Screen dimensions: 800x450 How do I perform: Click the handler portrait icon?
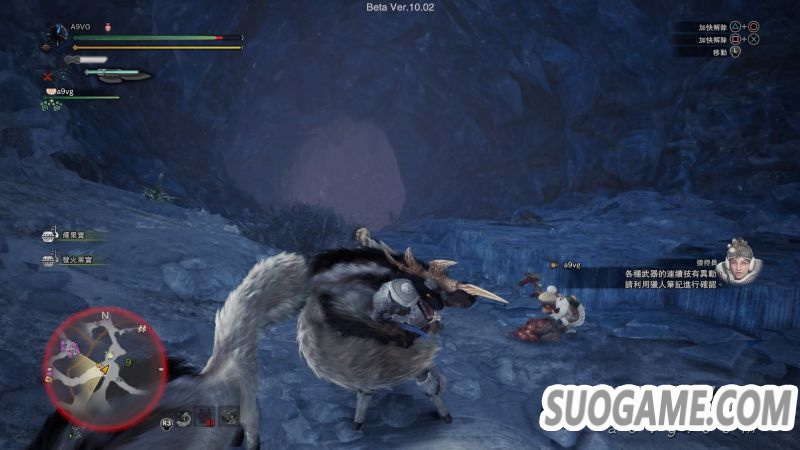click(738, 260)
